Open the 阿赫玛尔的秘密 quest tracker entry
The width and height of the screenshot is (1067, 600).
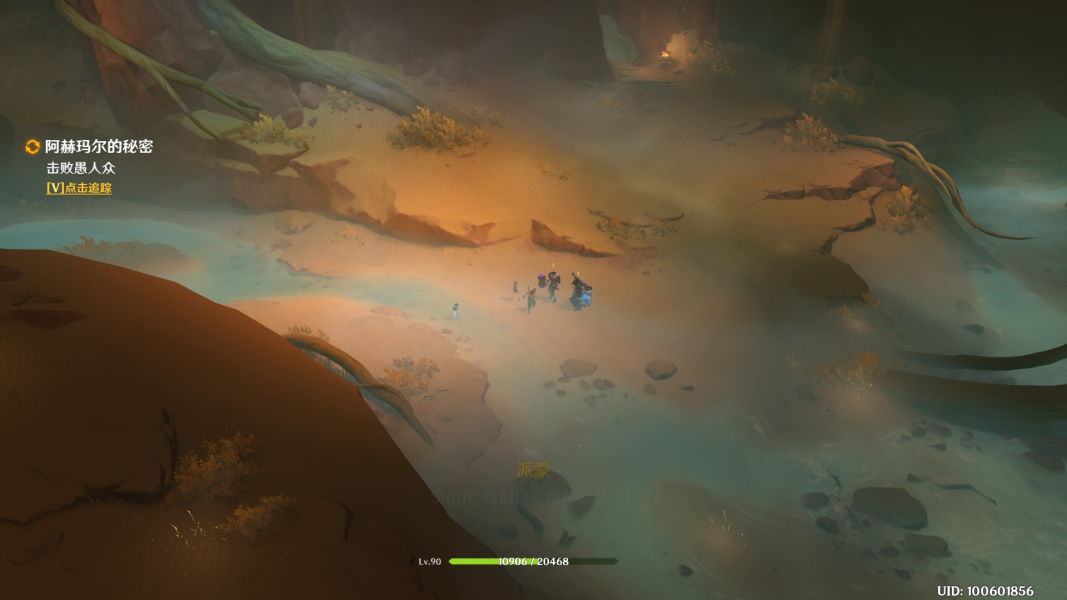coord(99,147)
